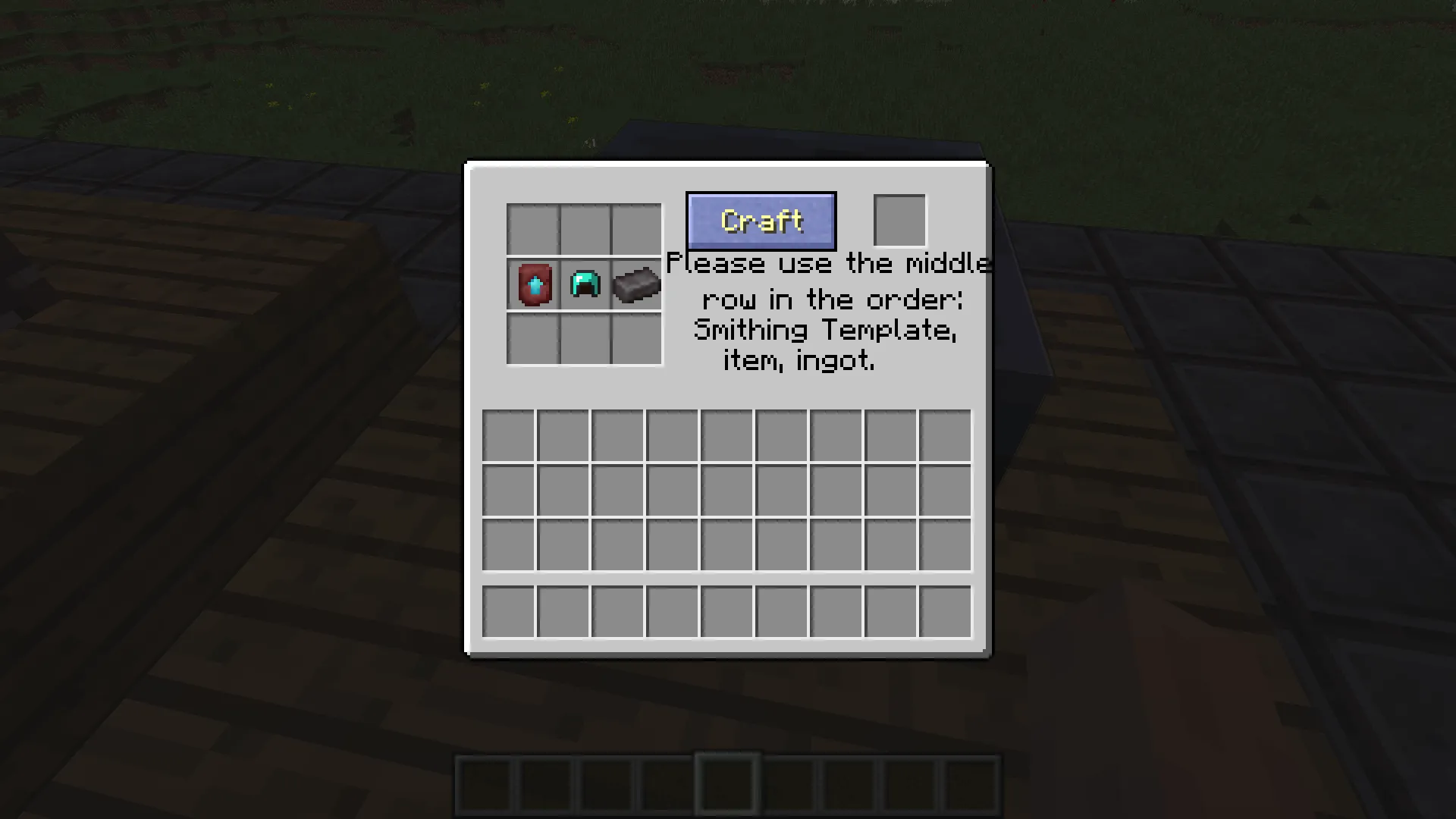Click the top-right crafting grid slot

point(635,229)
